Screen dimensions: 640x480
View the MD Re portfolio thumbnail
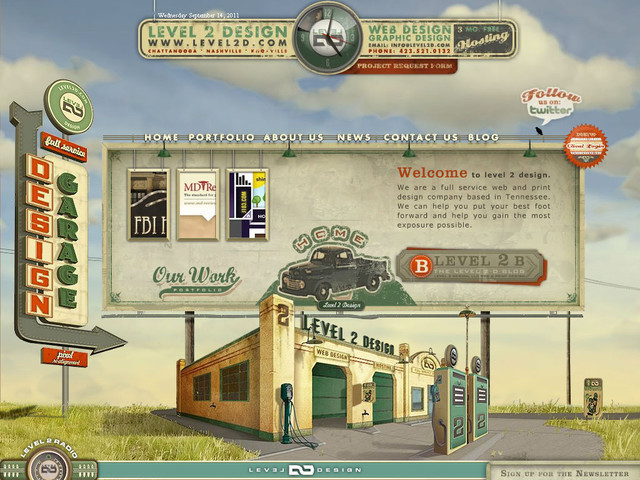click(x=197, y=204)
